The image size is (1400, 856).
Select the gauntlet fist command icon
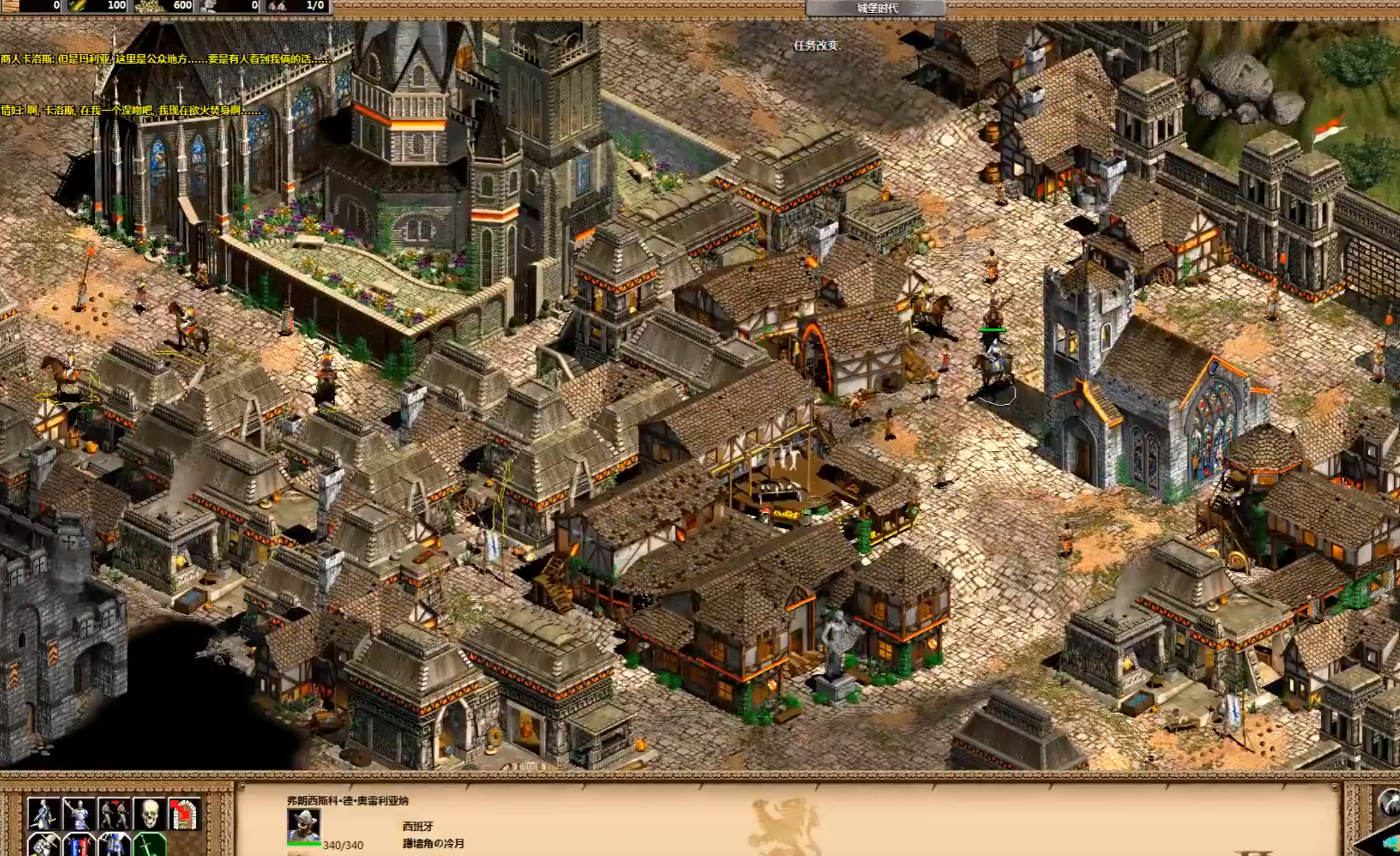point(44,845)
